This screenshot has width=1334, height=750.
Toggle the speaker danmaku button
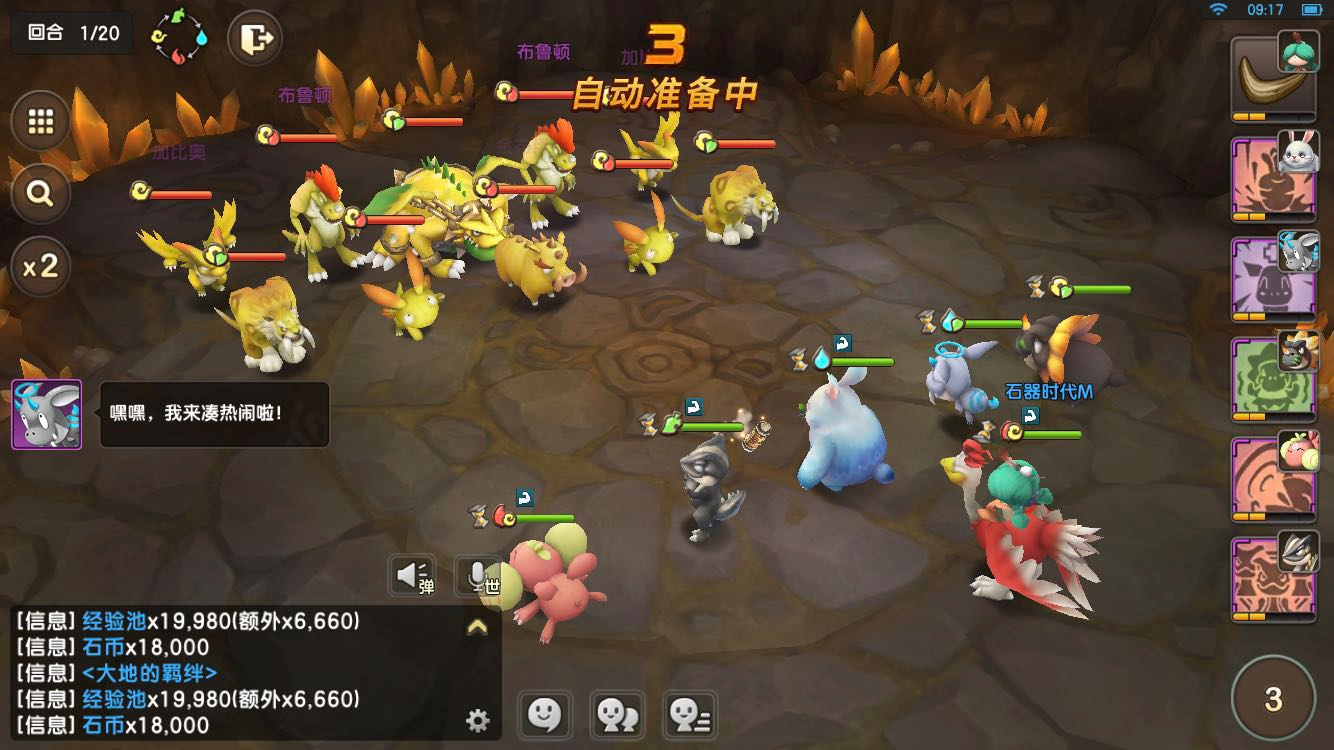coord(412,576)
